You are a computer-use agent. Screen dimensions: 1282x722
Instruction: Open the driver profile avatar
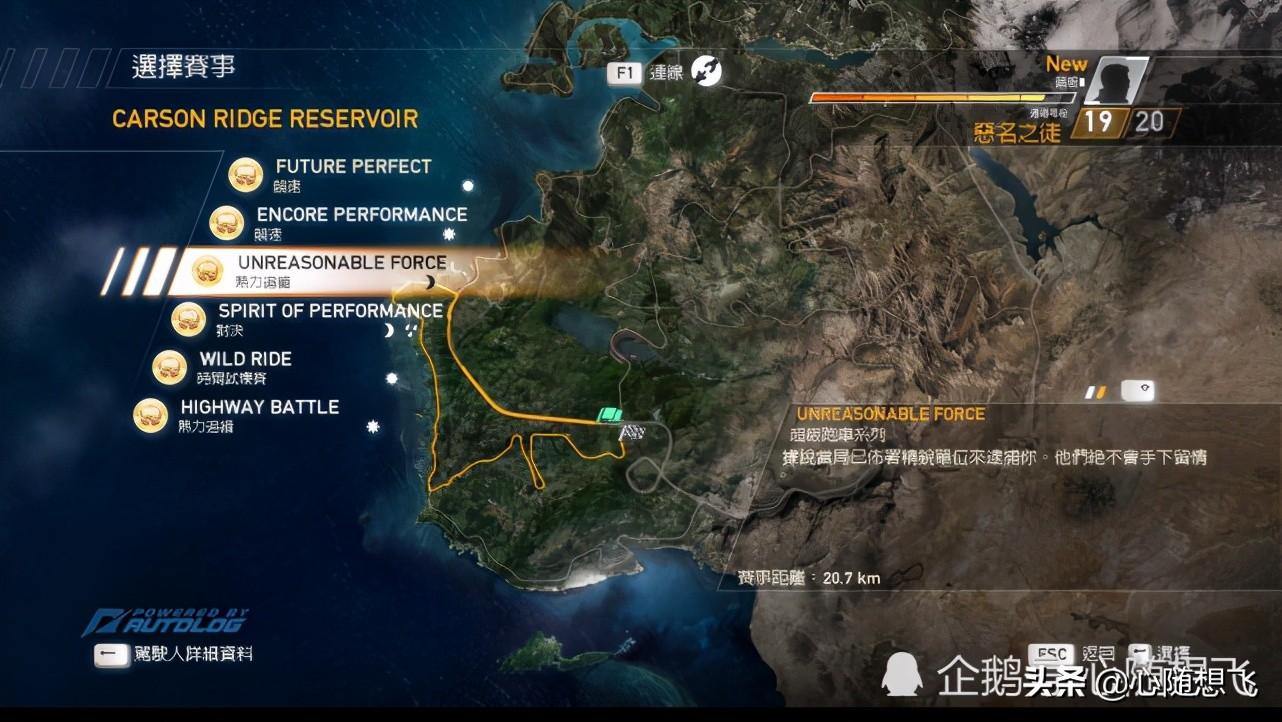point(1113,82)
